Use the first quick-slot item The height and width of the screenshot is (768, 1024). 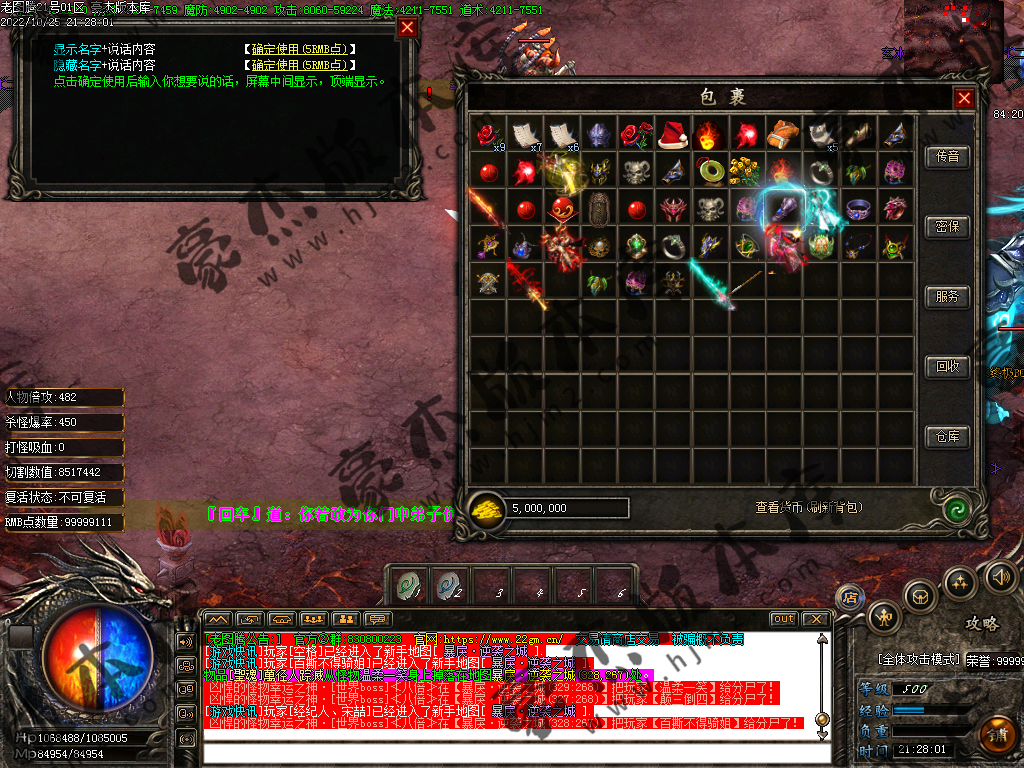(407, 584)
